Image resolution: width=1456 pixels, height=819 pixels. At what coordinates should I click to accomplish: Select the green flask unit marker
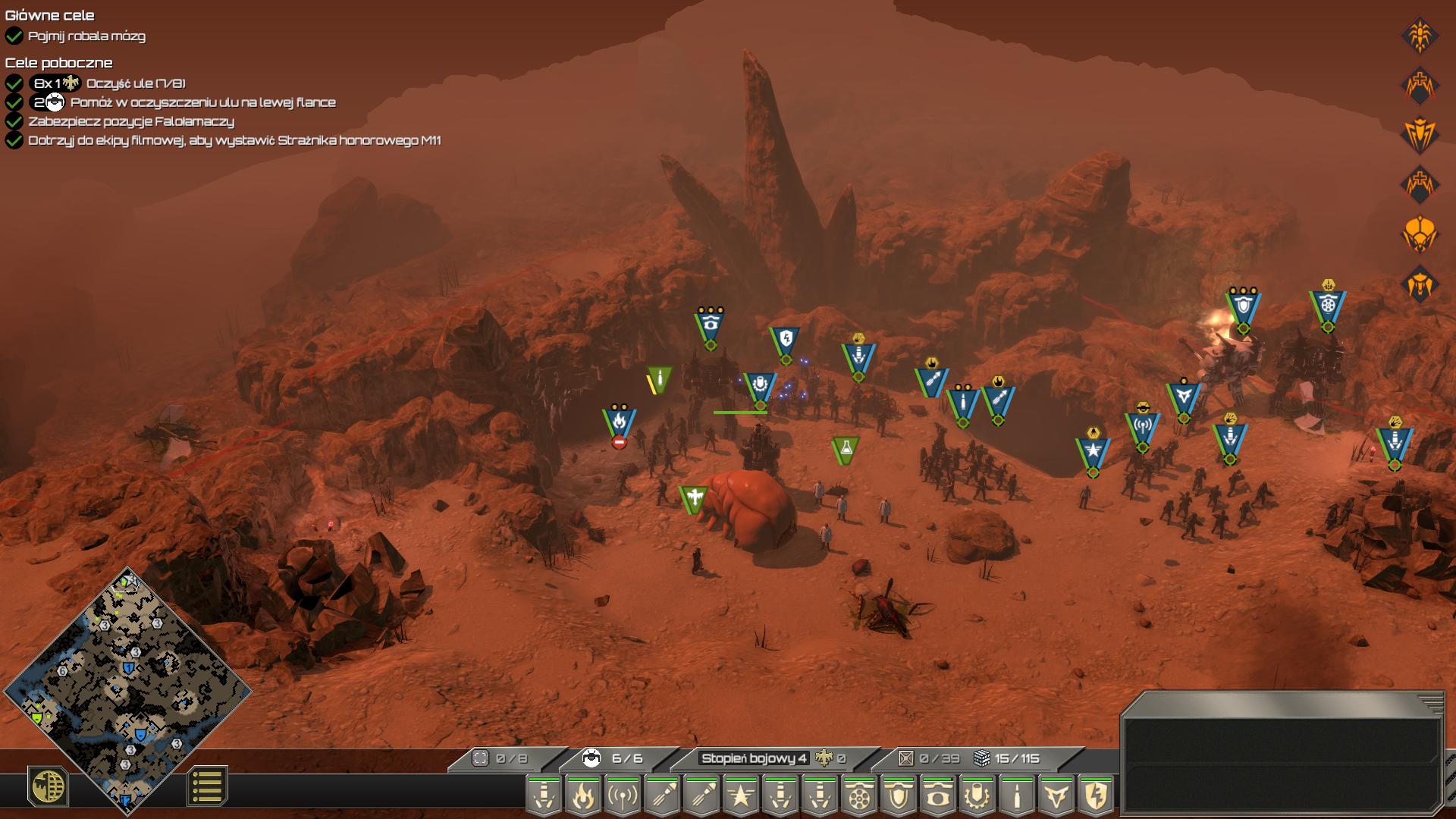845,450
